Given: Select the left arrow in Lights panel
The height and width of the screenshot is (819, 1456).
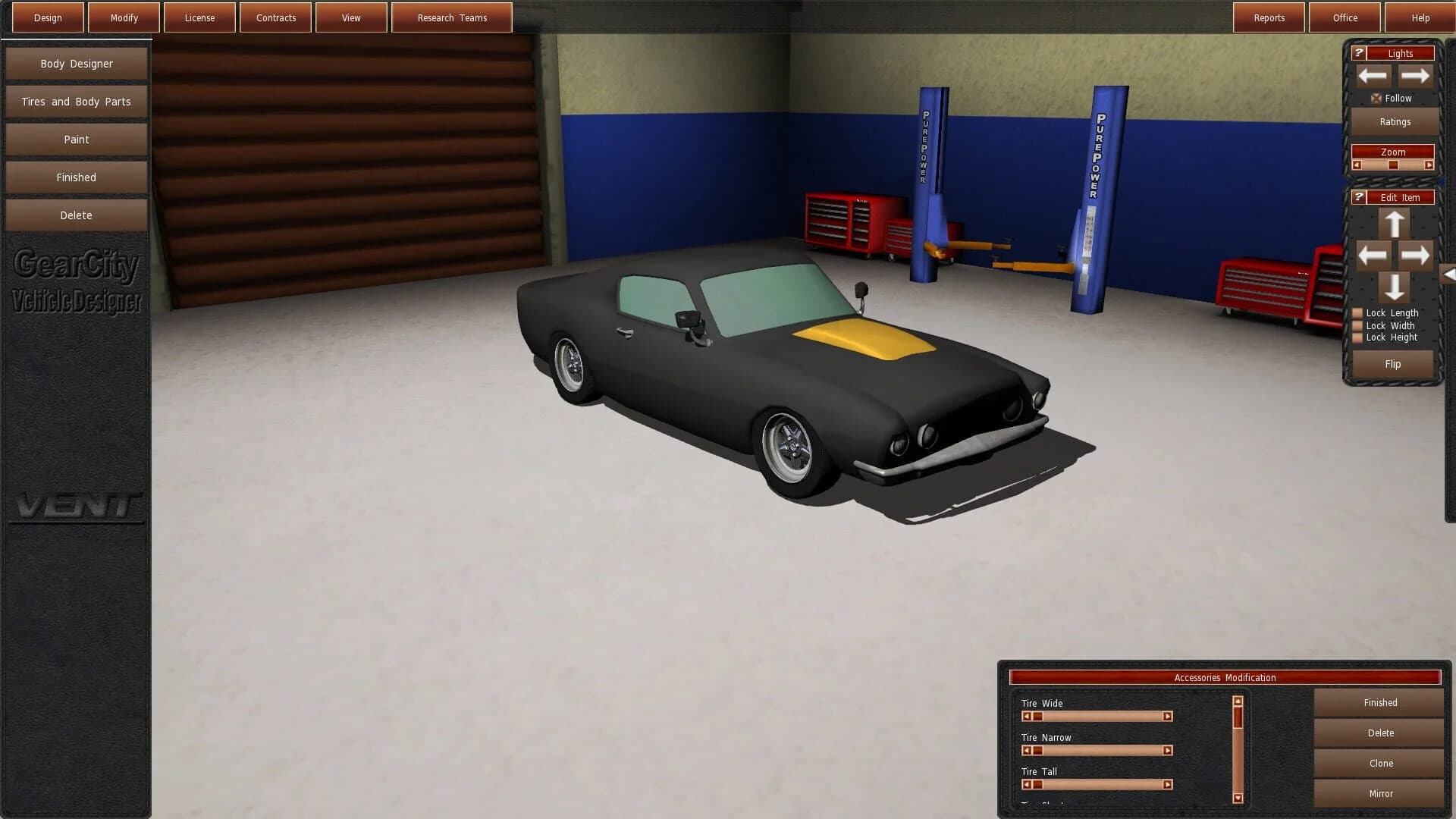Looking at the screenshot, I should 1373,75.
